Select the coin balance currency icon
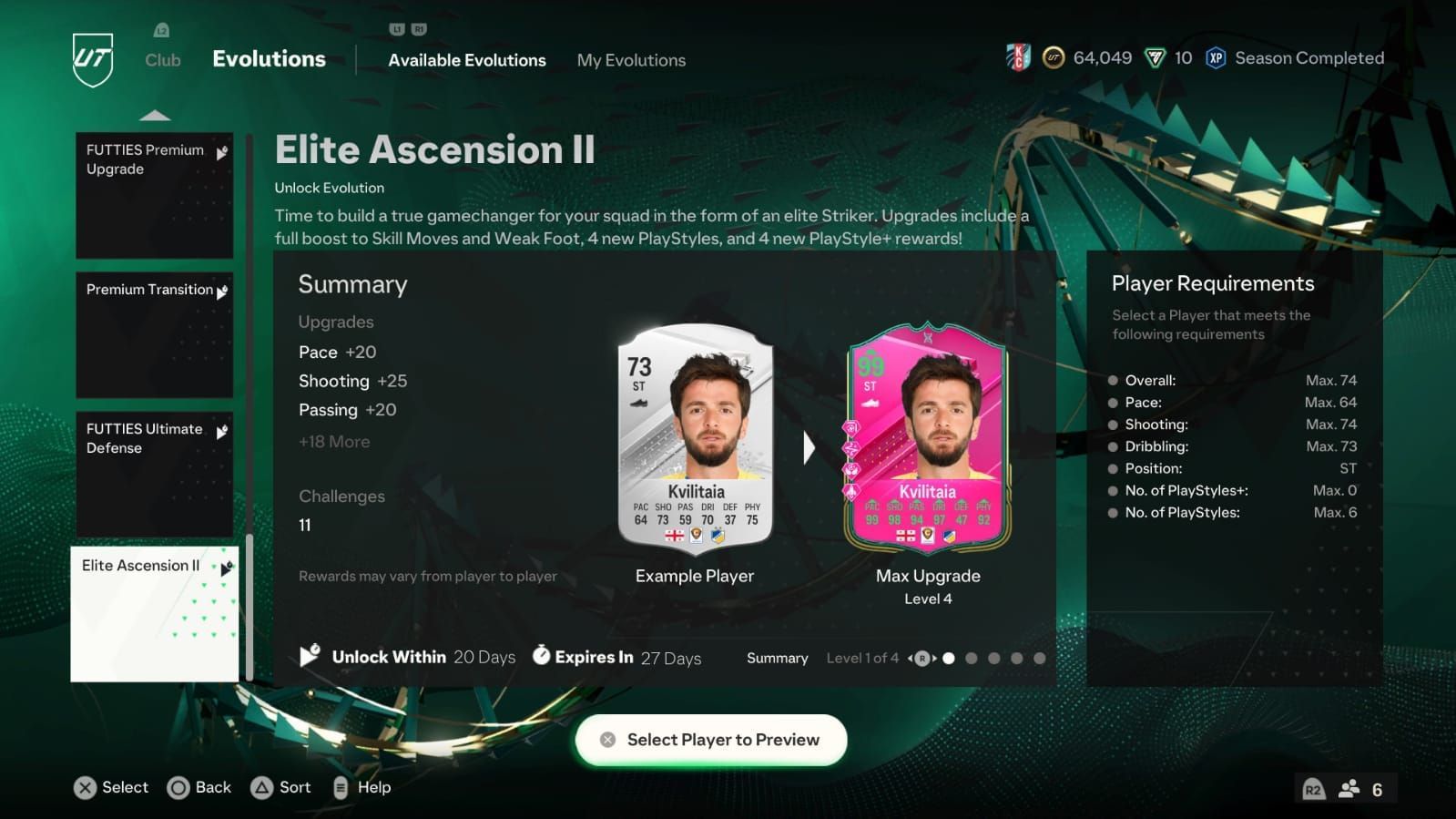Viewport: 1456px width, 819px height. (x=1054, y=57)
